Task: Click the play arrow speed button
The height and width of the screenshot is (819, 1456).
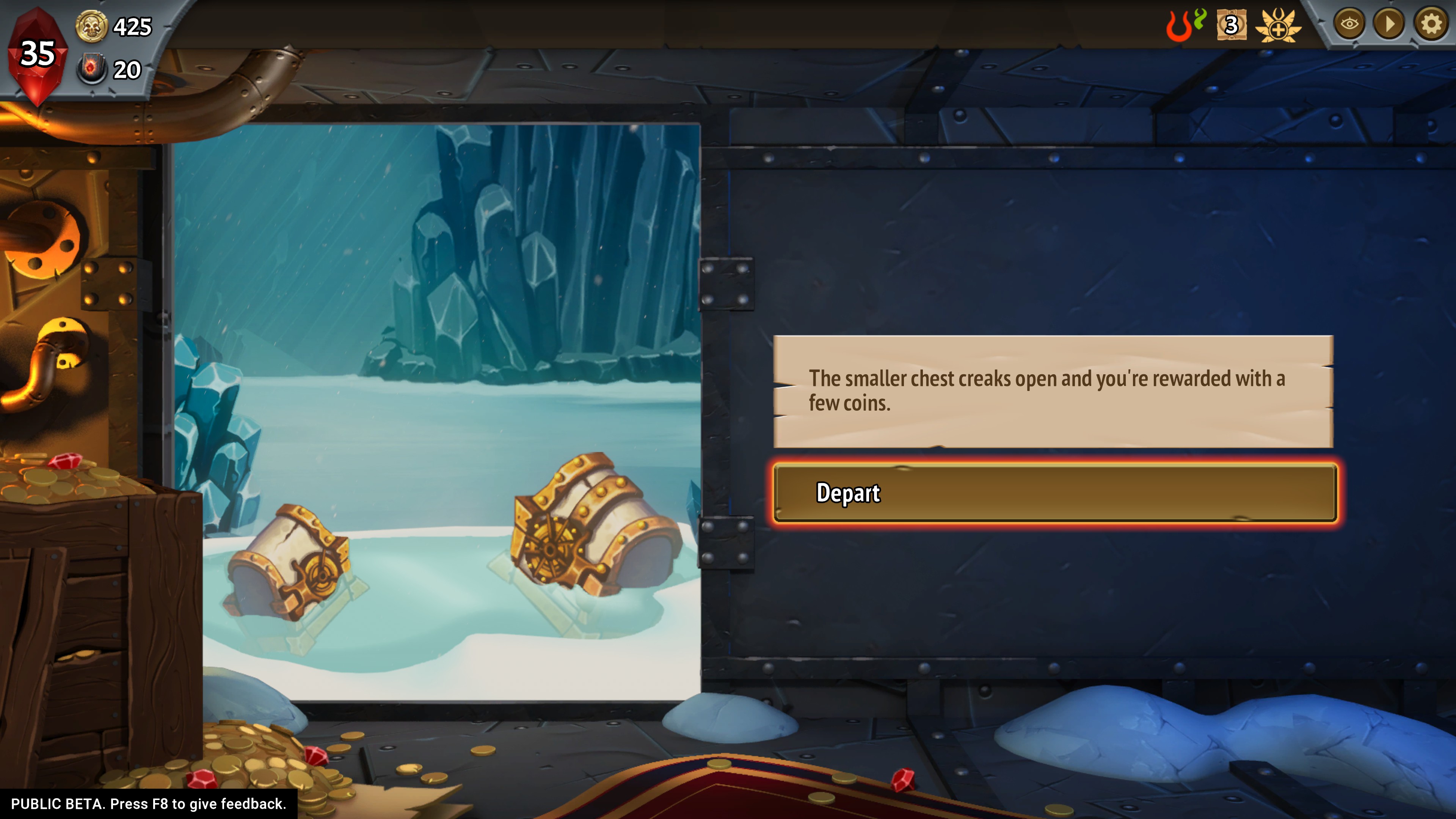Action: 1389,24
